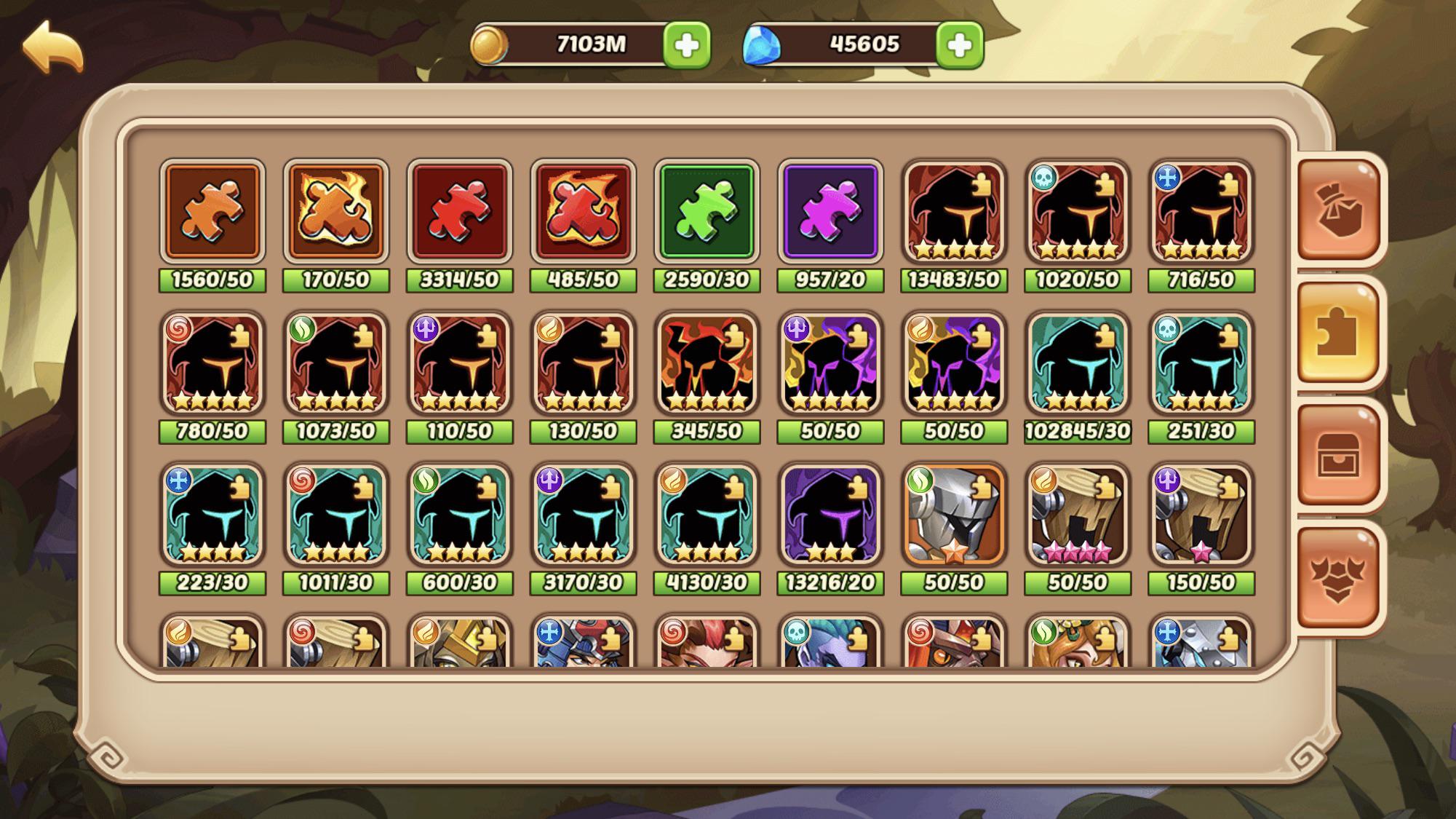Select the puzzle piece shards tab
1456x819 pixels.
pyautogui.click(x=1338, y=333)
